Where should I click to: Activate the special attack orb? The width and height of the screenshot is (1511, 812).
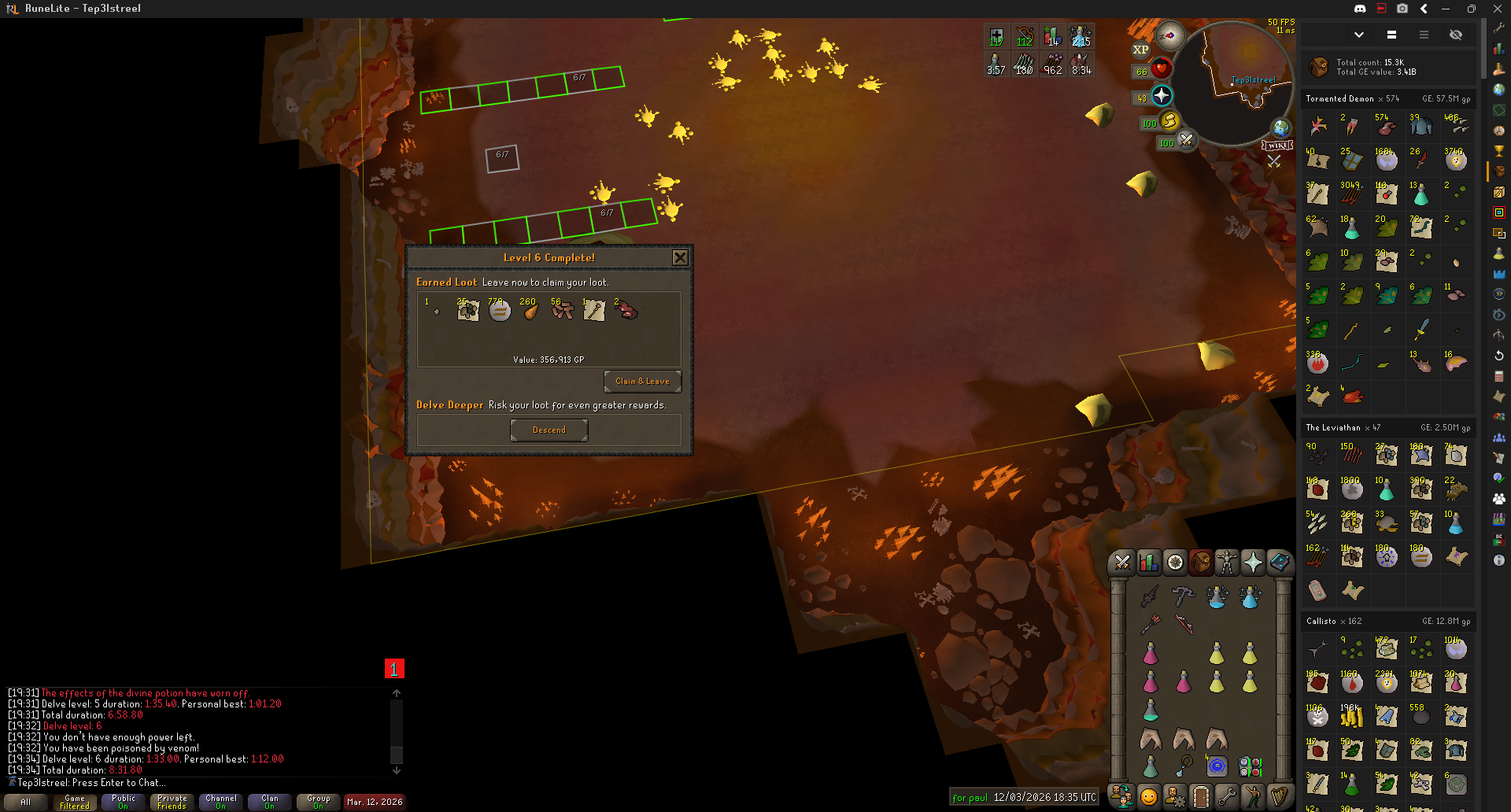tap(1186, 141)
